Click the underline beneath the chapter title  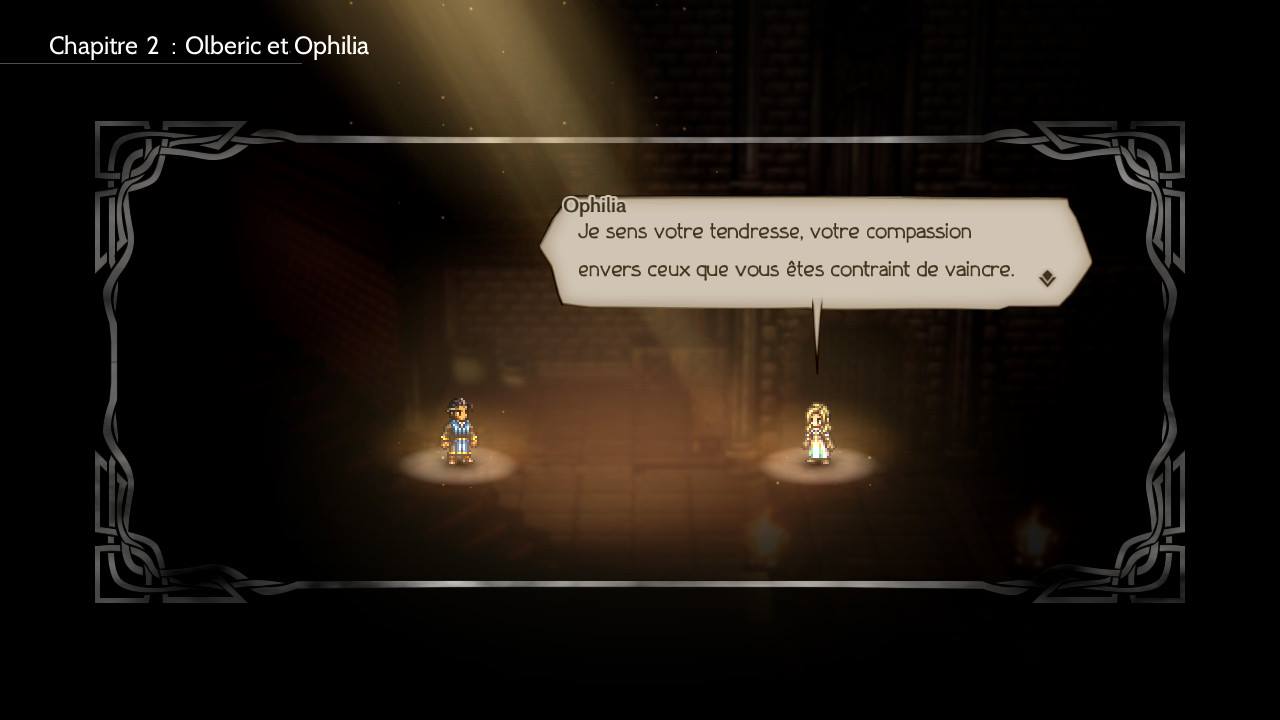point(150,62)
